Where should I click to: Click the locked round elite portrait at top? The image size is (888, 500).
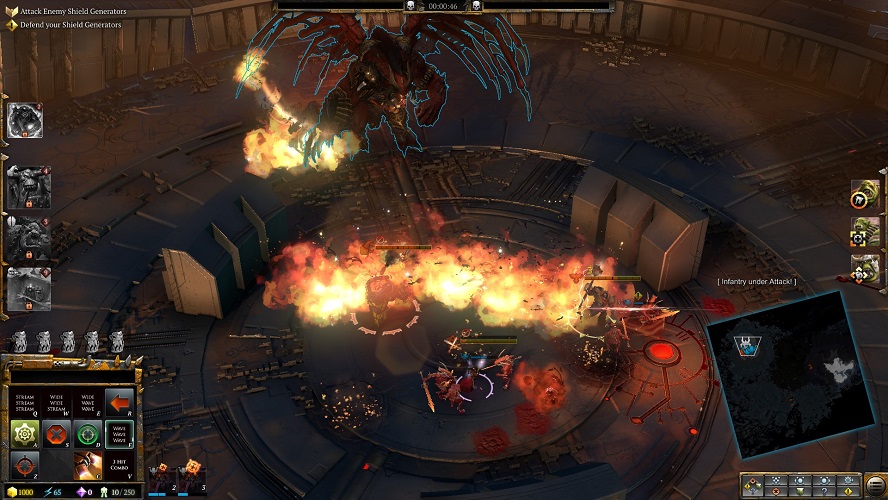coord(24,120)
